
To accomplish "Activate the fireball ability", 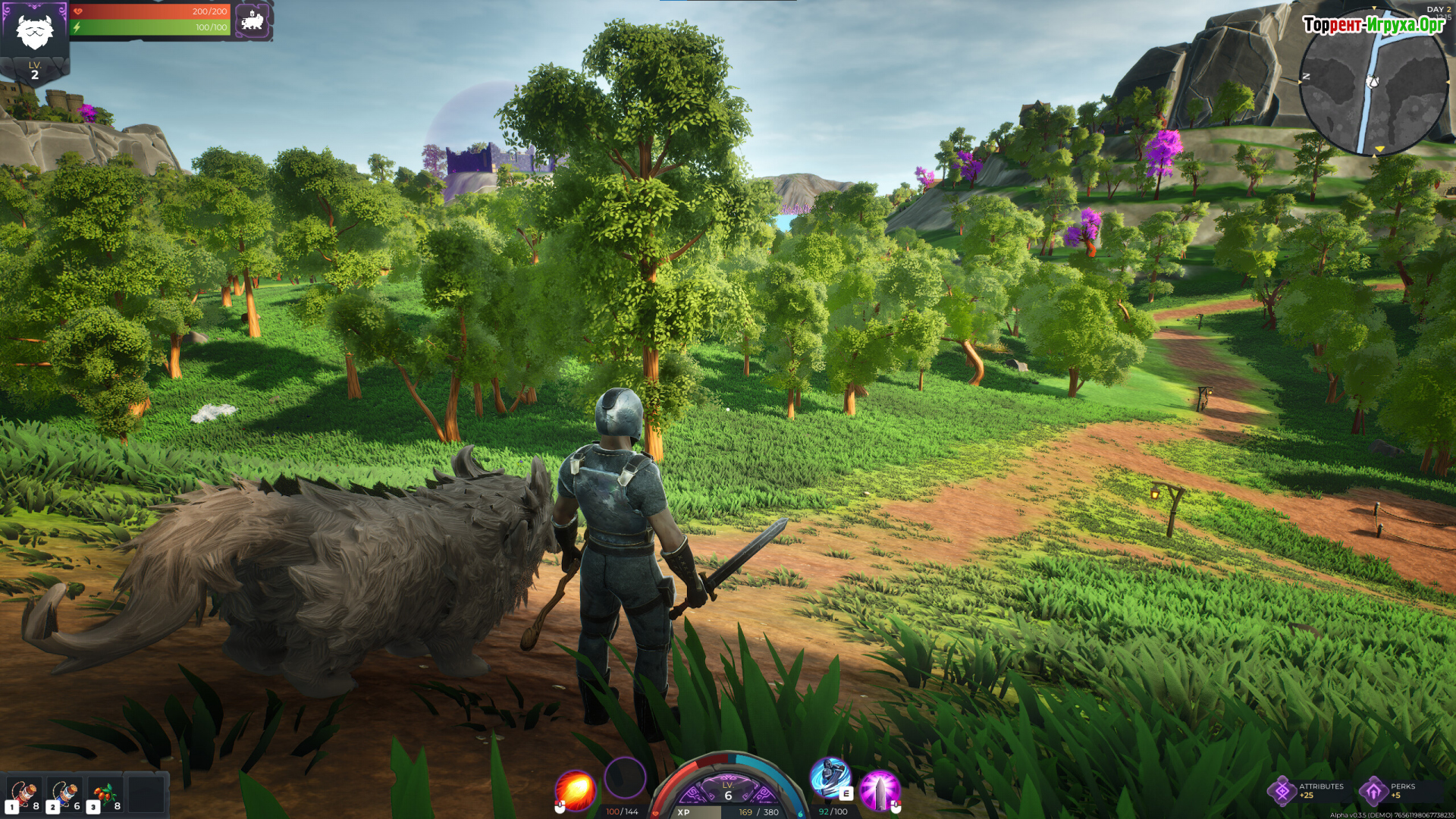I will click(x=575, y=789).
